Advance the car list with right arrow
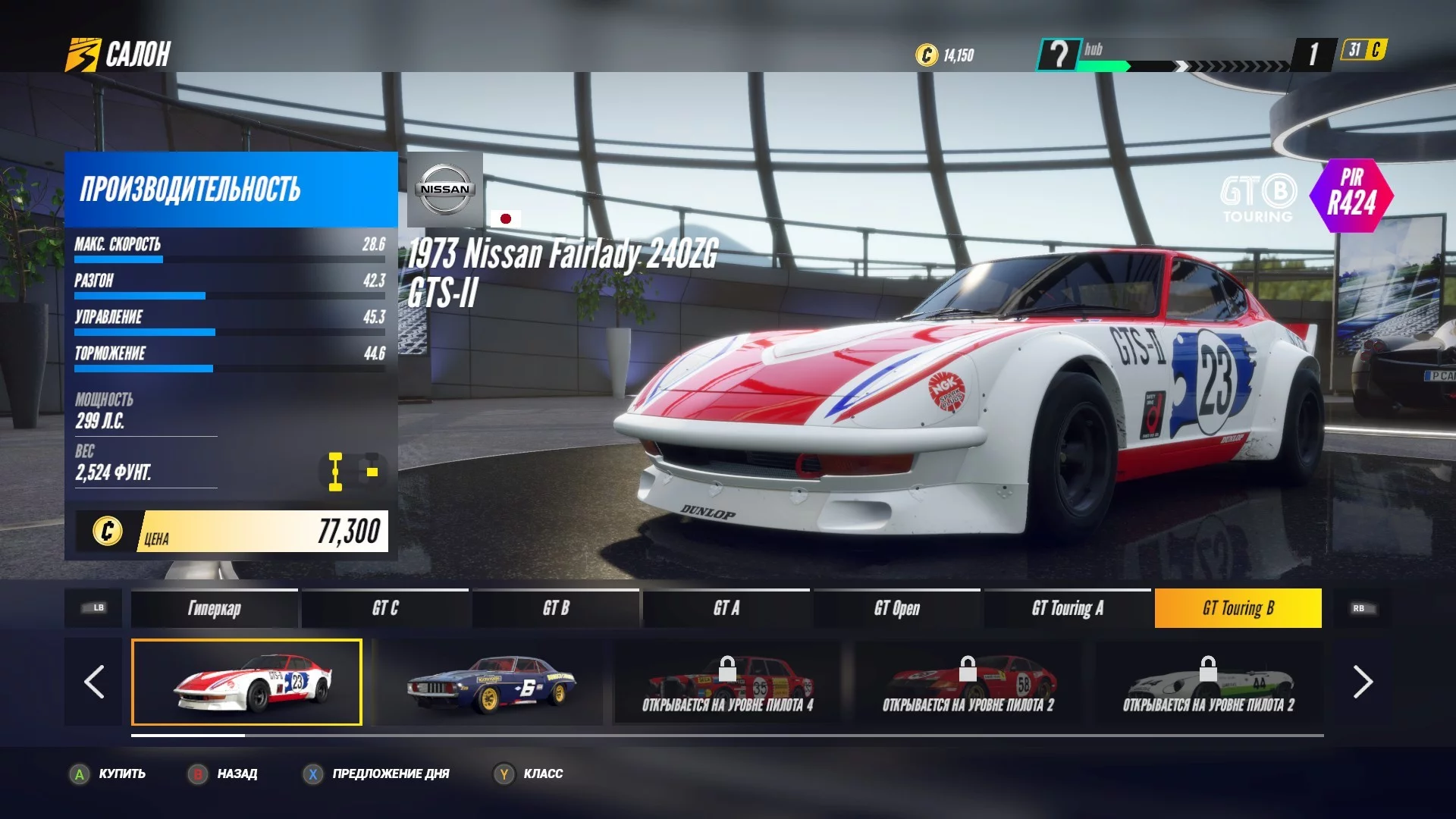This screenshot has height=819, width=1456. [1362, 682]
